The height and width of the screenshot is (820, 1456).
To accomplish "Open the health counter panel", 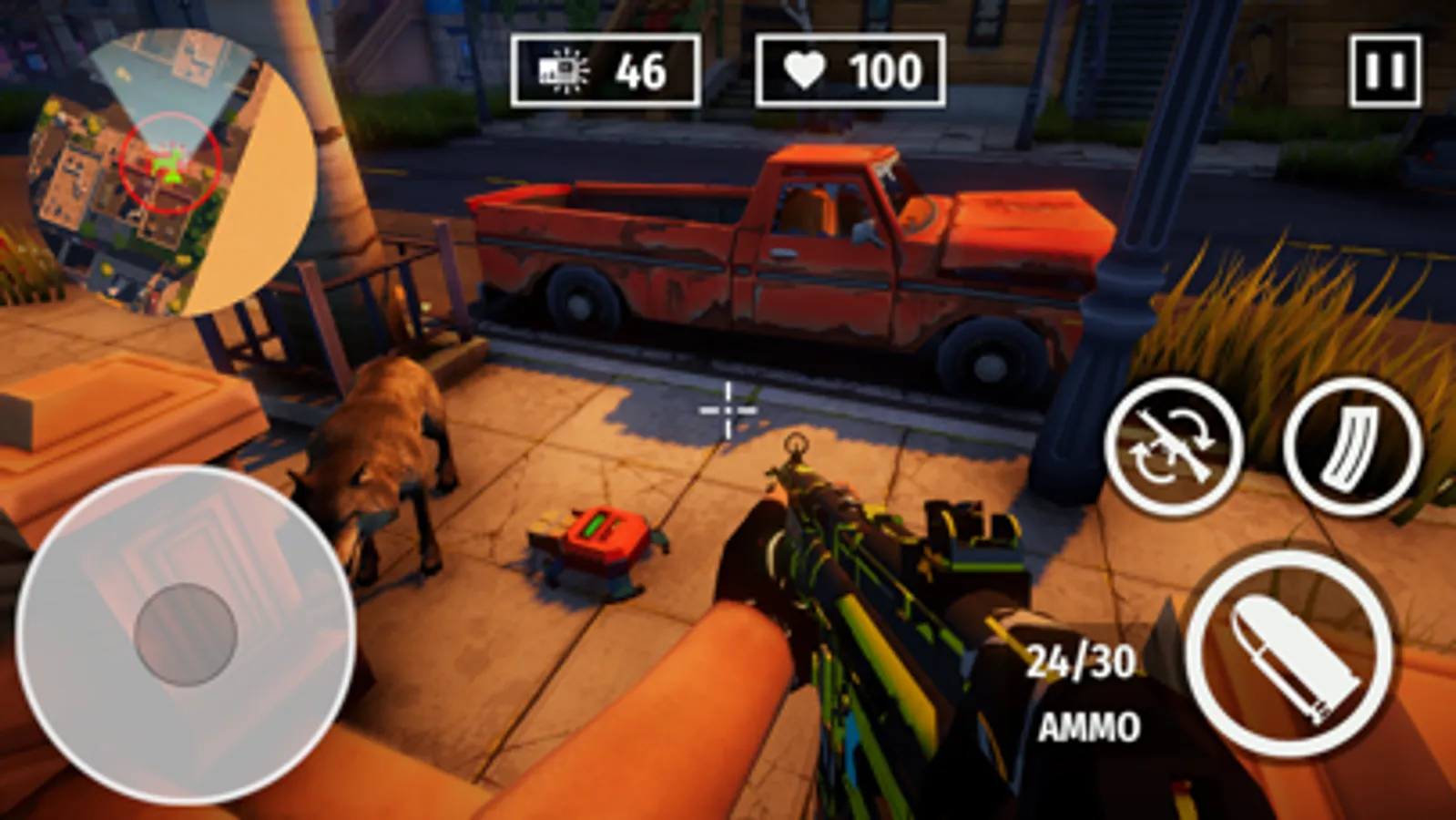I will click(x=847, y=65).
